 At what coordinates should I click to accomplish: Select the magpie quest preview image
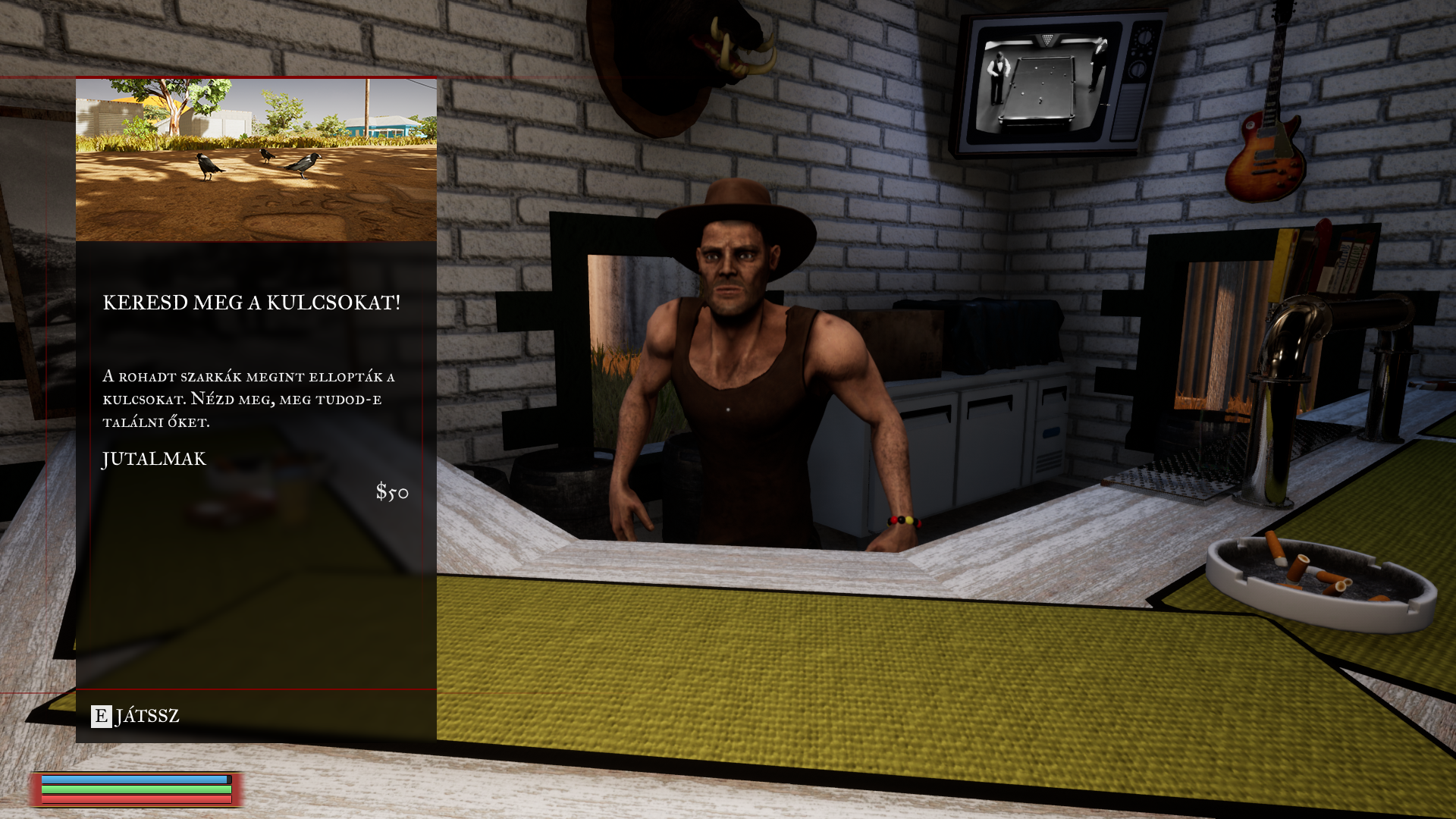pyautogui.click(x=256, y=160)
